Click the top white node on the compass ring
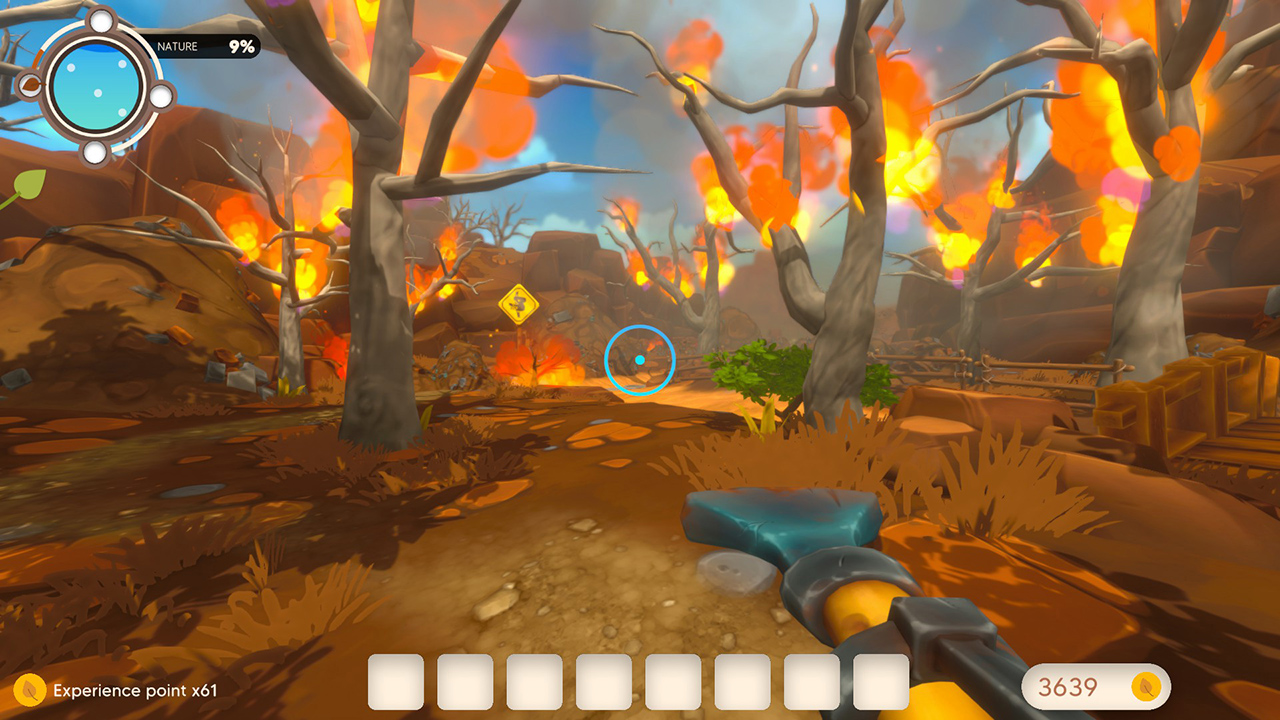This screenshot has width=1280, height=720. [x=101, y=20]
